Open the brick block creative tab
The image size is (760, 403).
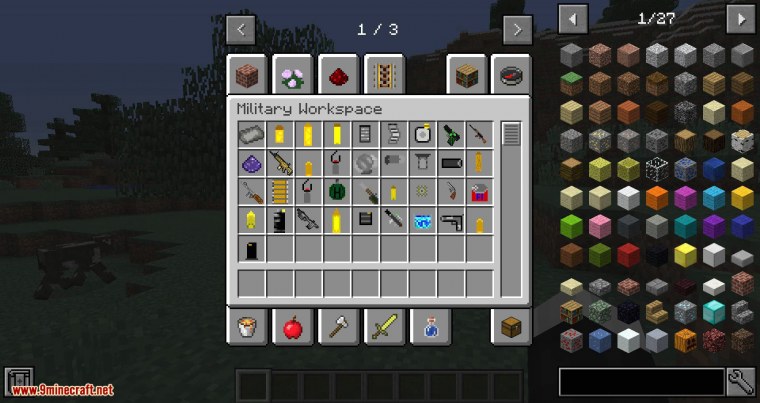(x=246, y=75)
